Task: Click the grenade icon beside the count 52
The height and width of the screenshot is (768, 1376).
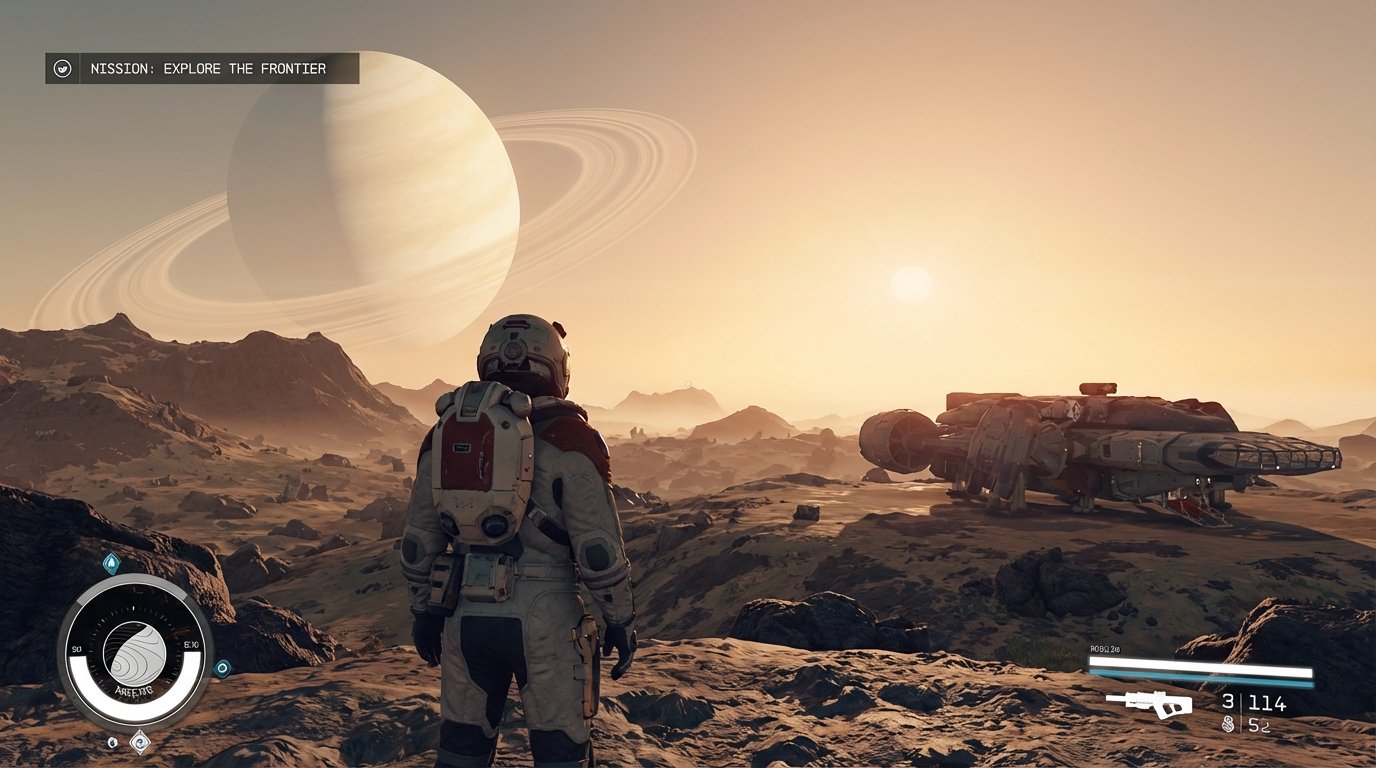Action: pos(1228,723)
